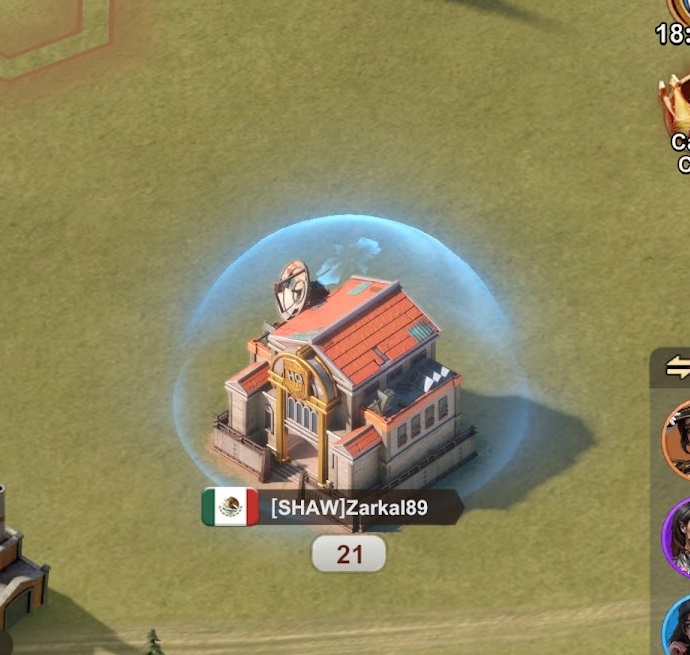This screenshot has height=655, width=690.
Task: Choose the purple-framed hero portrait
Action: coord(678,537)
